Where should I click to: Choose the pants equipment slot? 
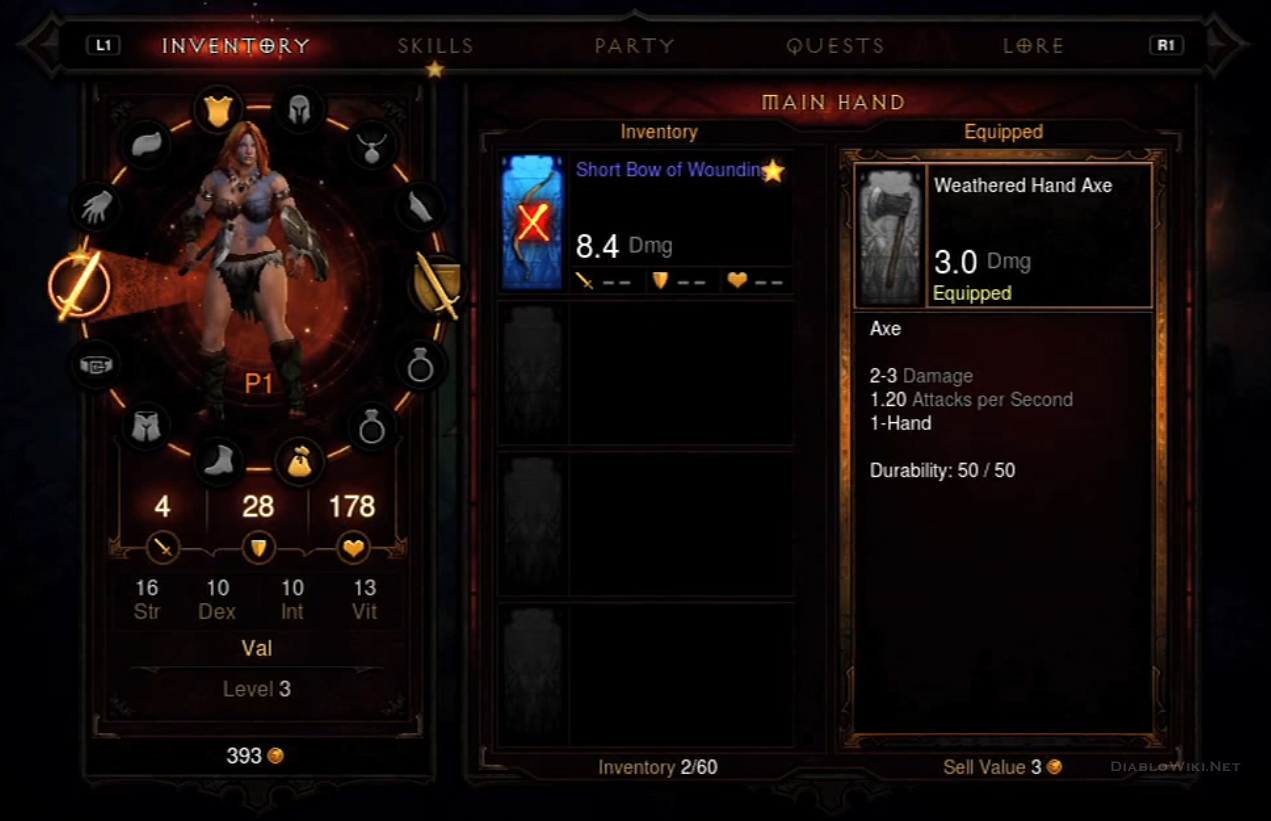coord(145,427)
